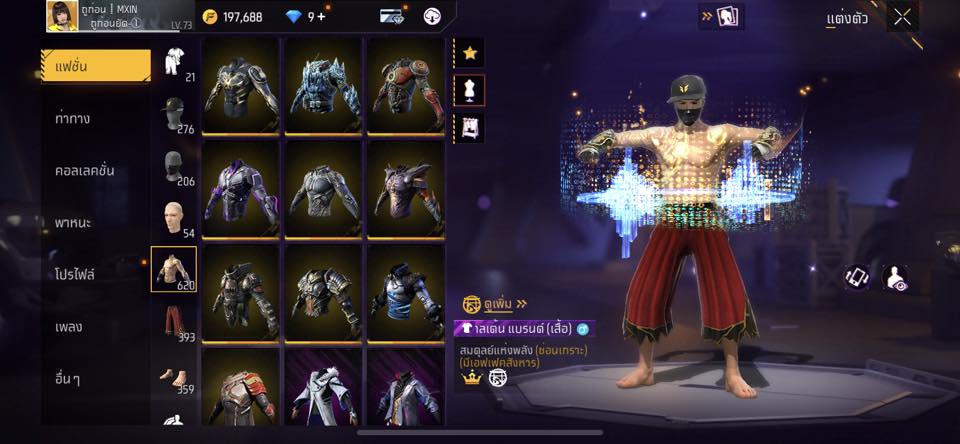Viewport: 960px width, 444px height.
Task: Select the full outfit set category
Action: click(x=174, y=62)
